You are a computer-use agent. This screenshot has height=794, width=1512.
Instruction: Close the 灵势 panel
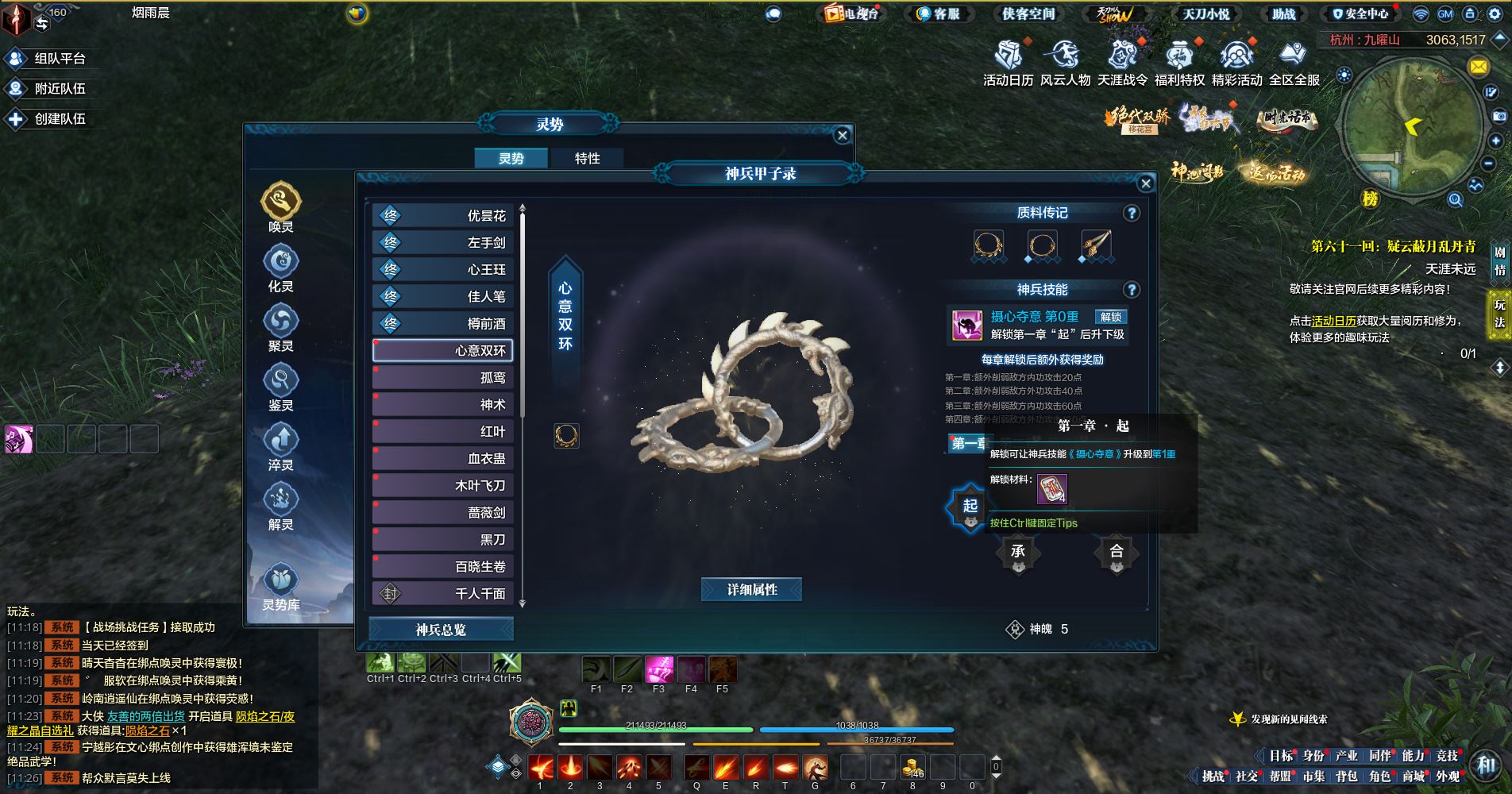click(843, 135)
